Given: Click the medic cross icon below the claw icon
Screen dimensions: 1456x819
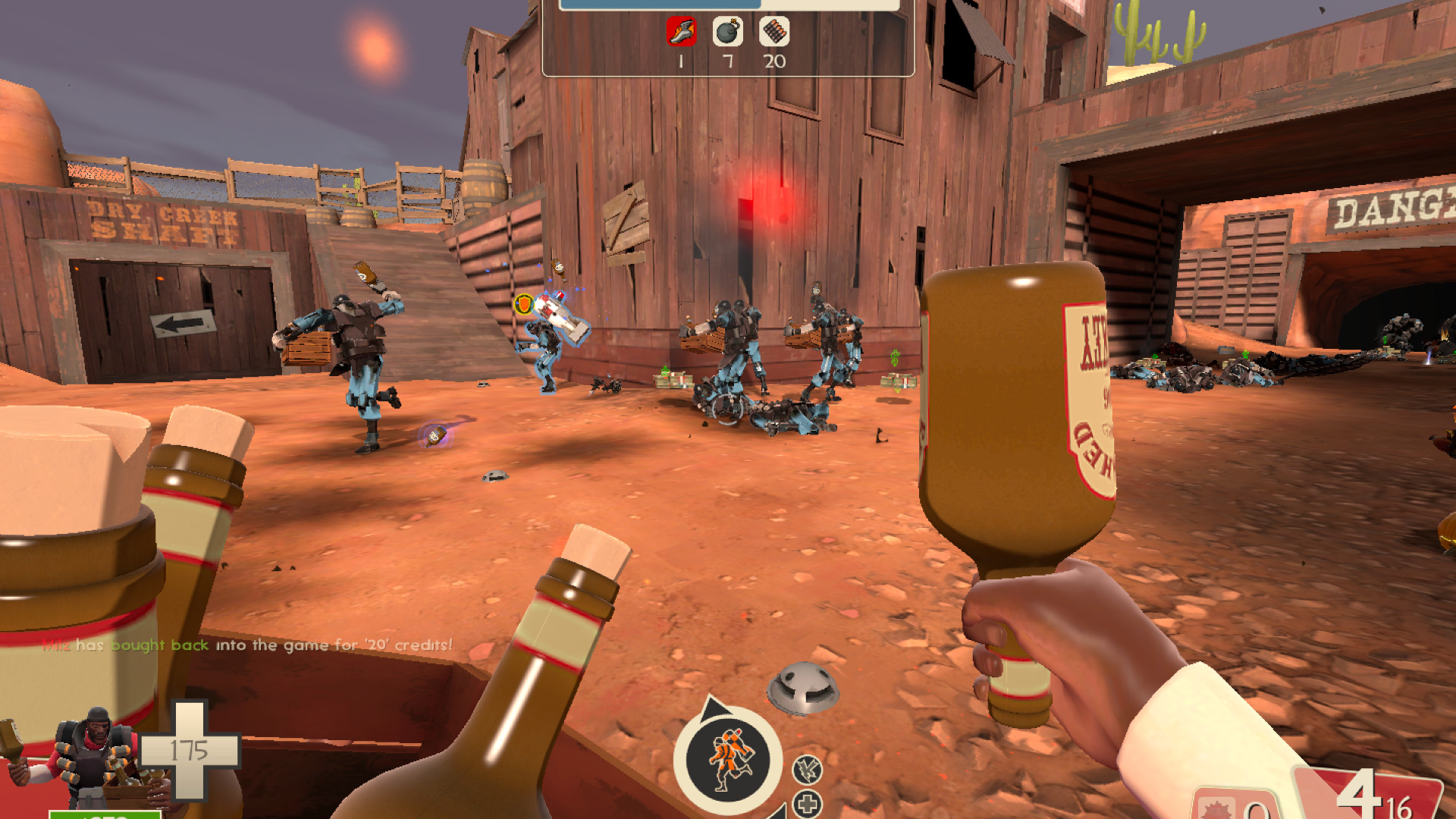Looking at the screenshot, I should click(808, 802).
